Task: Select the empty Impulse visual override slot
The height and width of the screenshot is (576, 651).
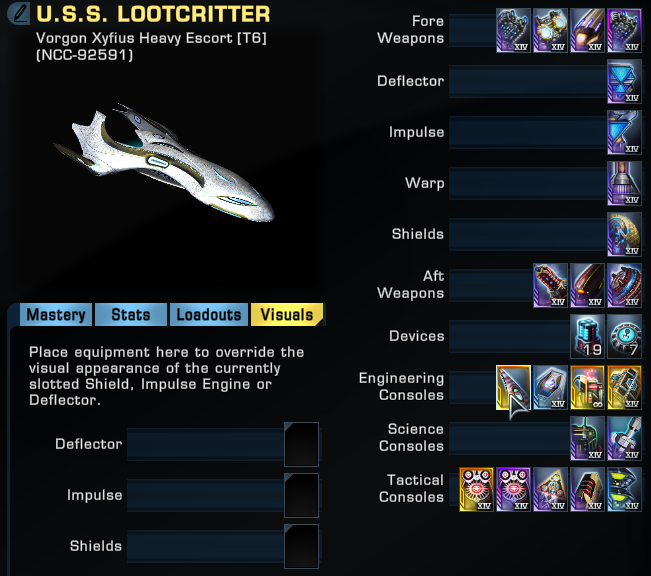Action: point(301,495)
